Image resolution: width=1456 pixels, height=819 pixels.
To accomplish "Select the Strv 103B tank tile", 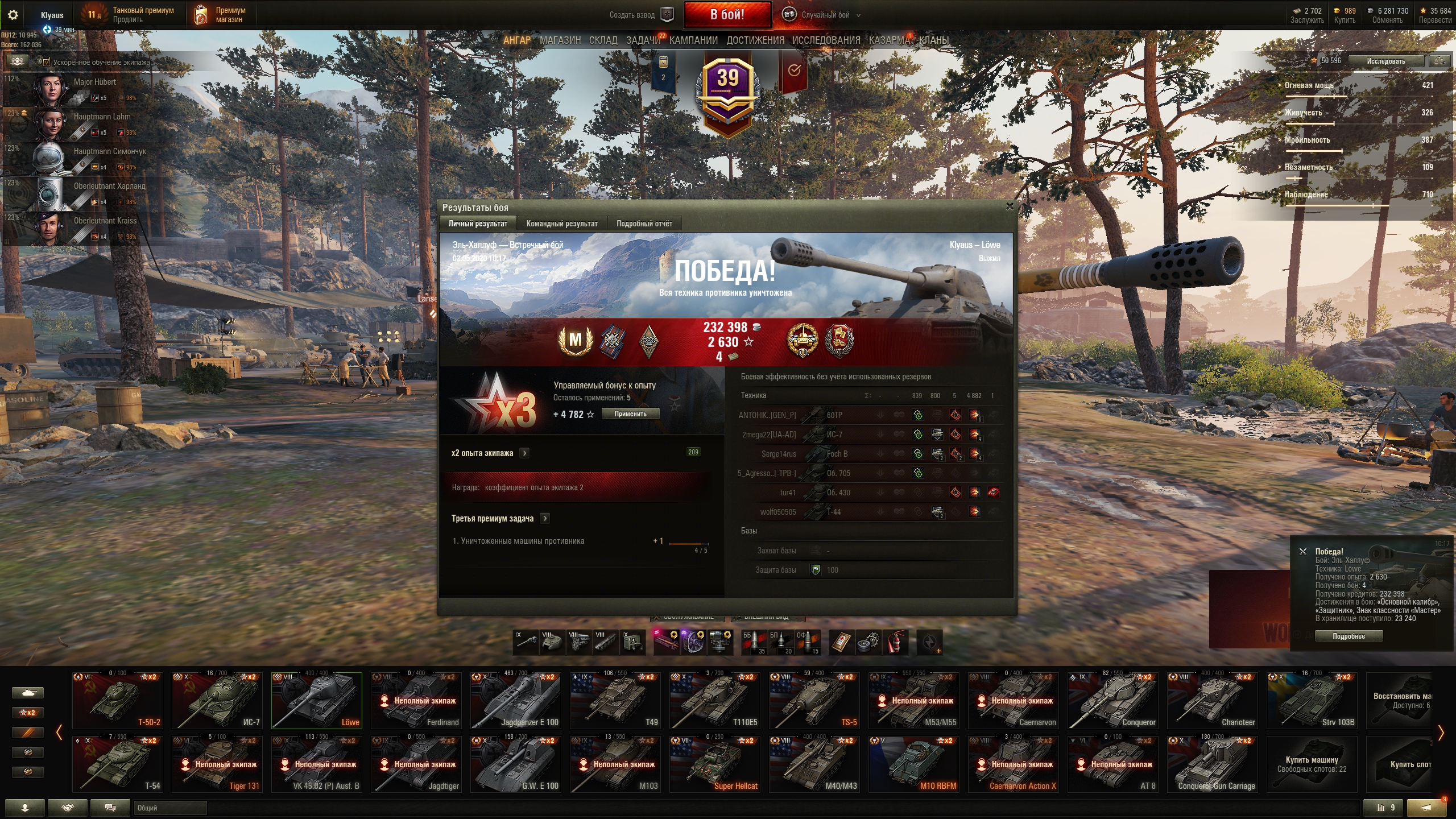I will [x=1312, y=701].
